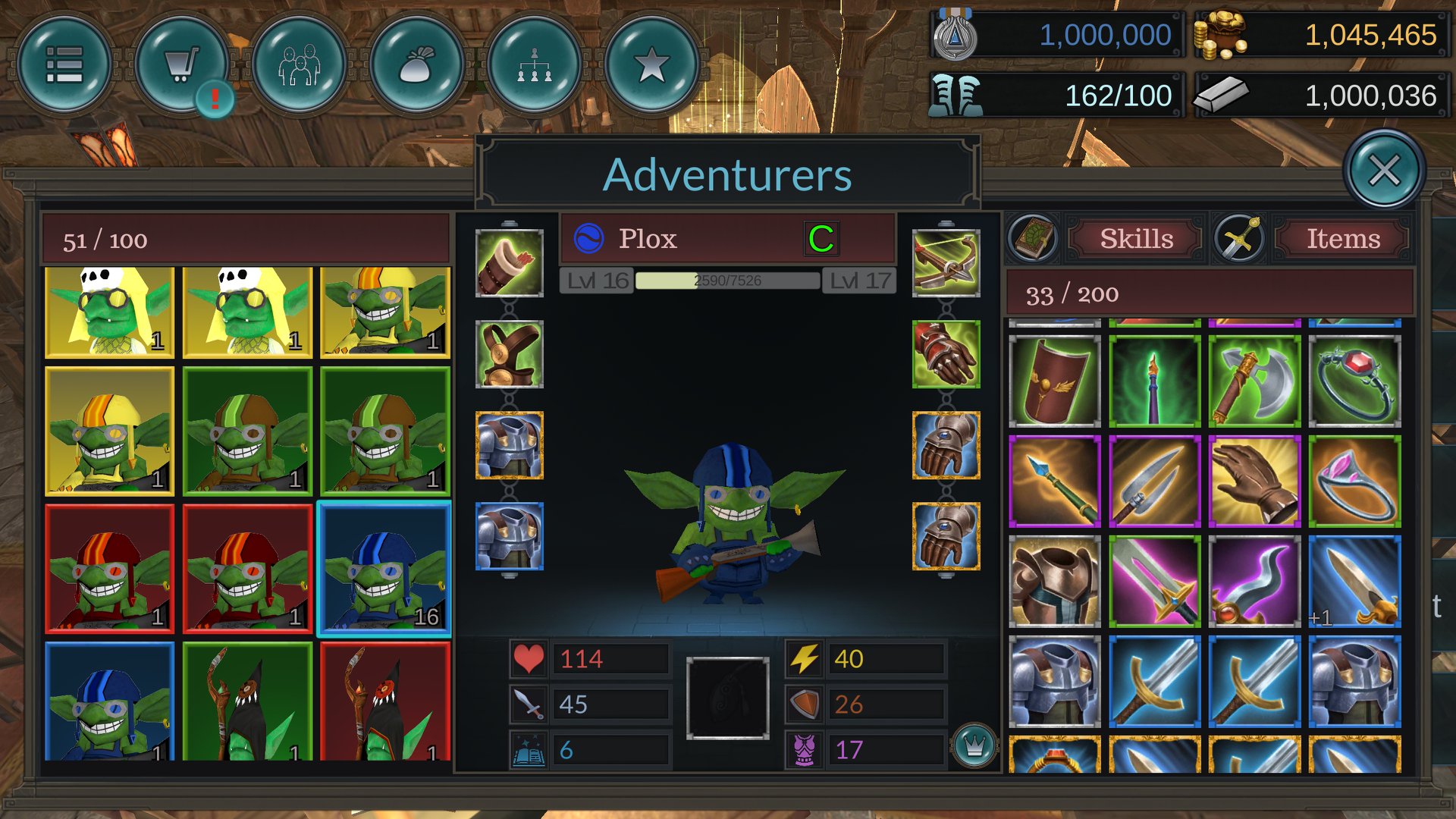Open the loot bag menu

(417, 64)
